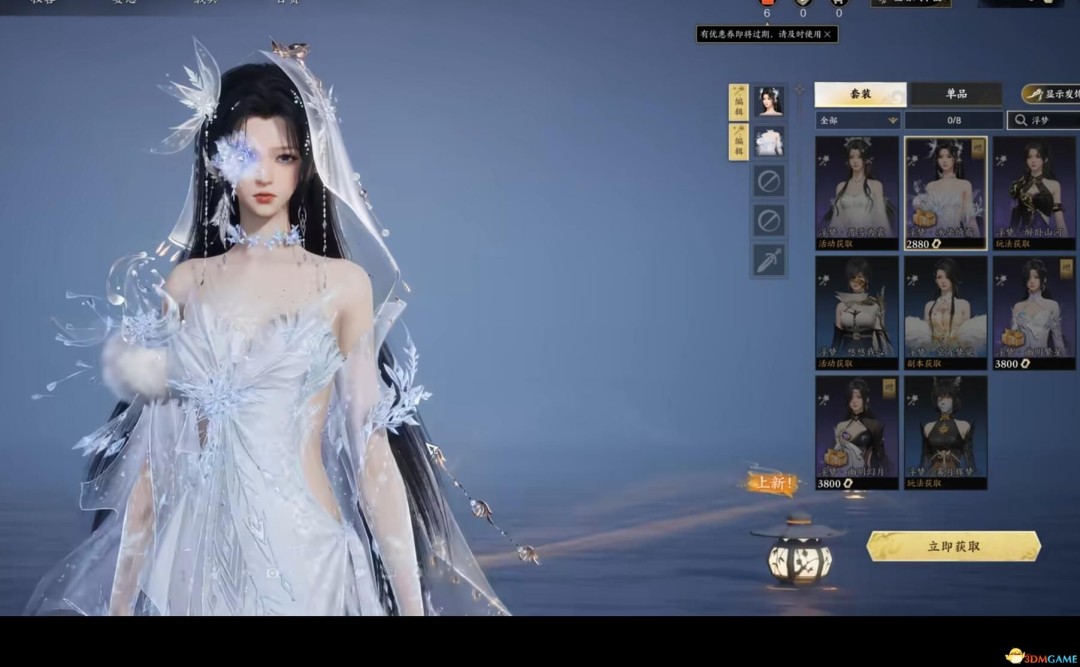Switch to the 套装 outfit sets tab
This screenshot has width=1080, height=667.
pos(860,94)
